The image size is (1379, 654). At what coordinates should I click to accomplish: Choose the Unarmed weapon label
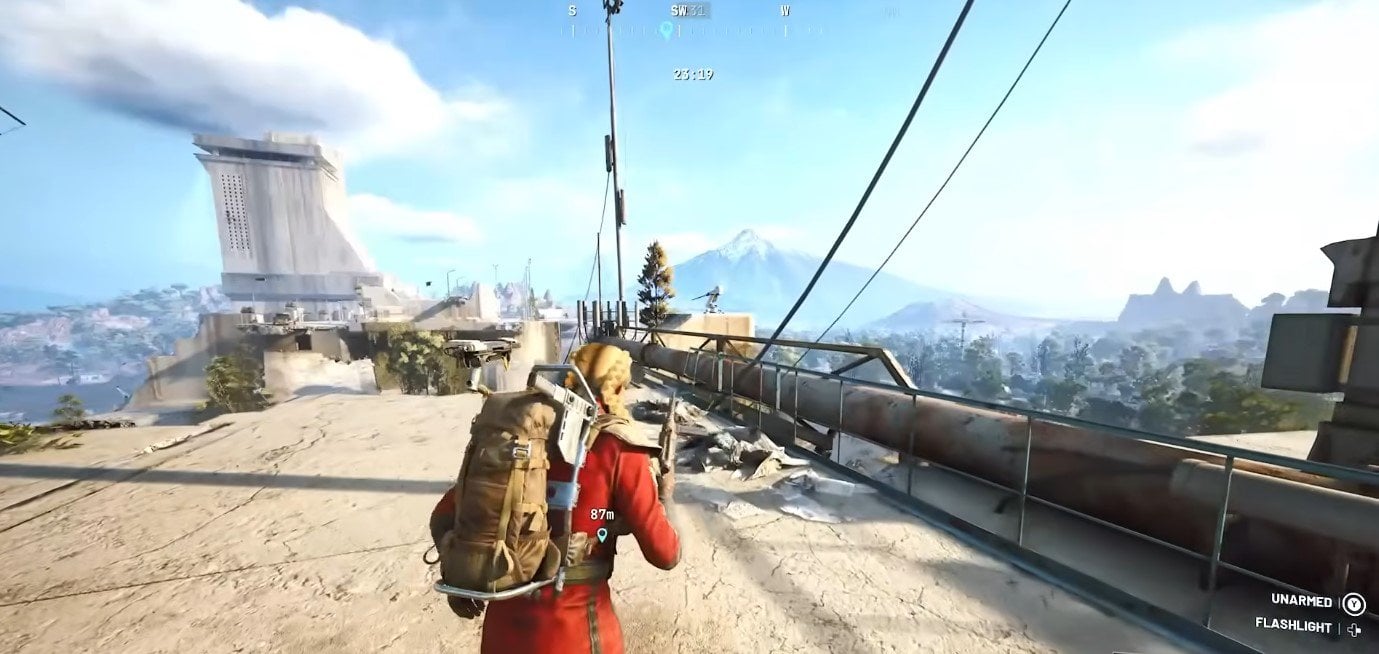[x=1301, y=601]
